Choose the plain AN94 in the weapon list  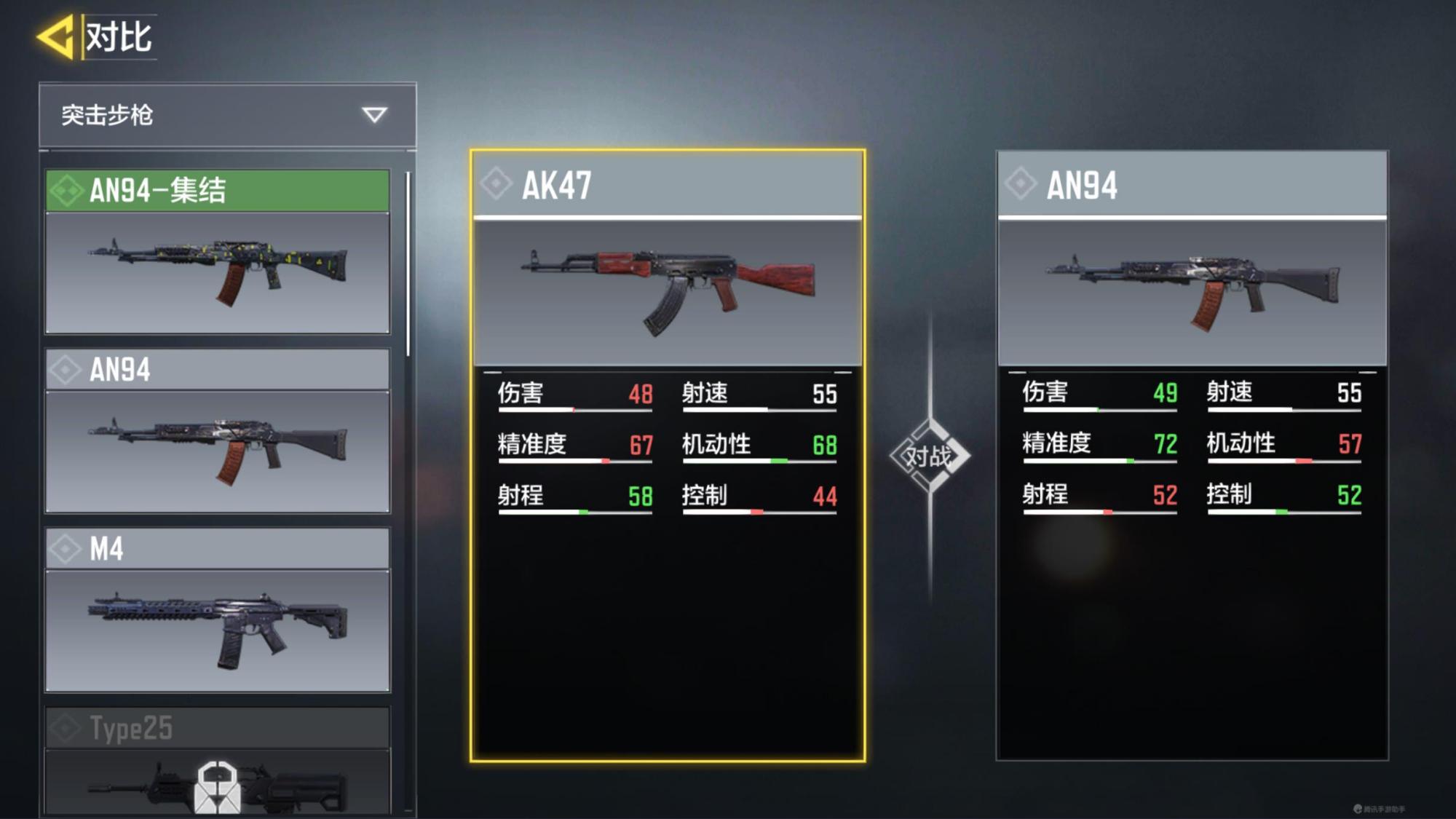(218, 431)
